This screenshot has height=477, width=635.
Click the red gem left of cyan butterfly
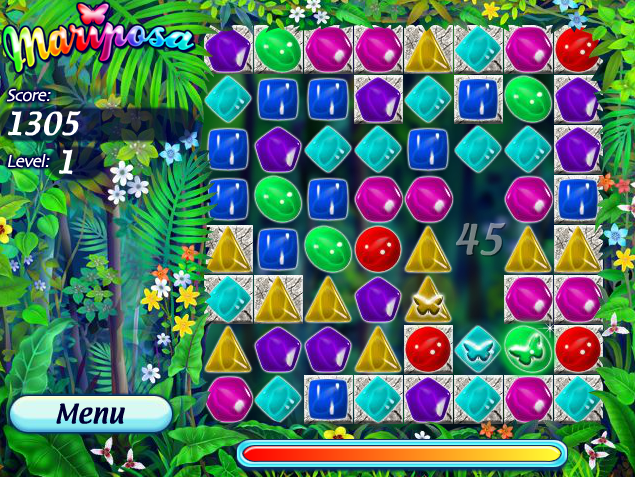(428, 348)
